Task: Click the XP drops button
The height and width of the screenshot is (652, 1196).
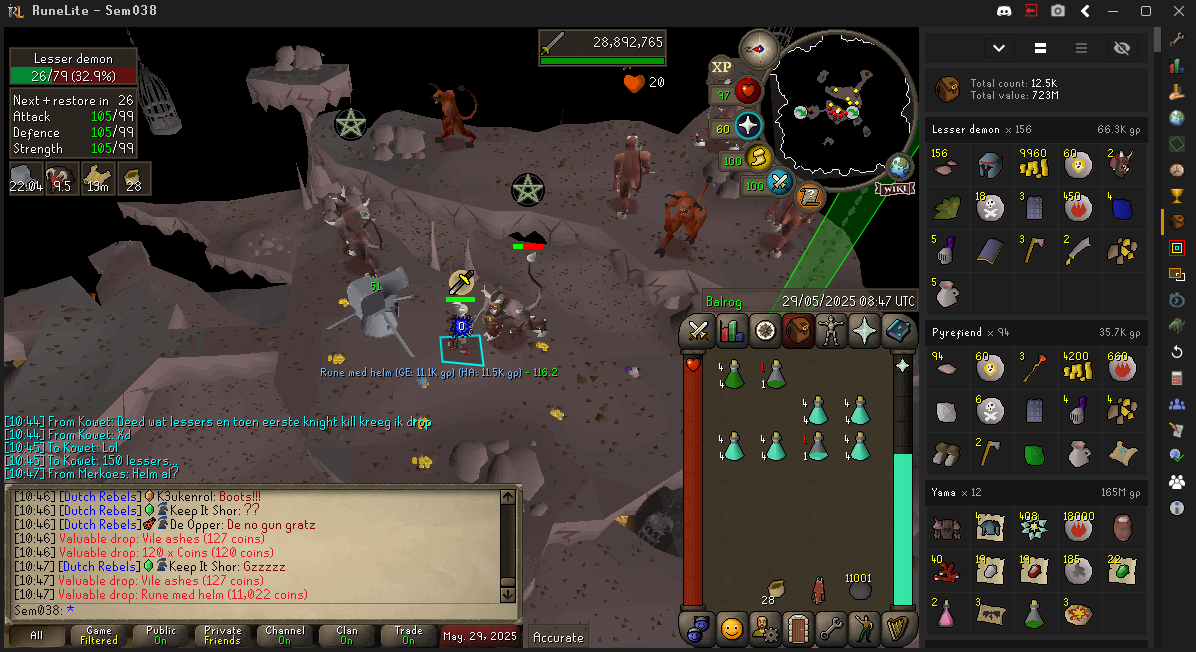Action: (x=721, y=67)
